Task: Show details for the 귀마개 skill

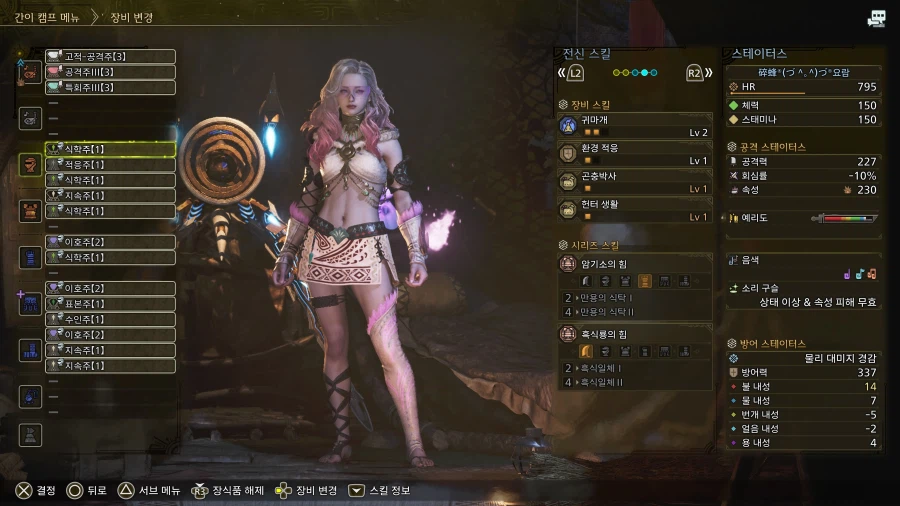Action: point(634,125)
